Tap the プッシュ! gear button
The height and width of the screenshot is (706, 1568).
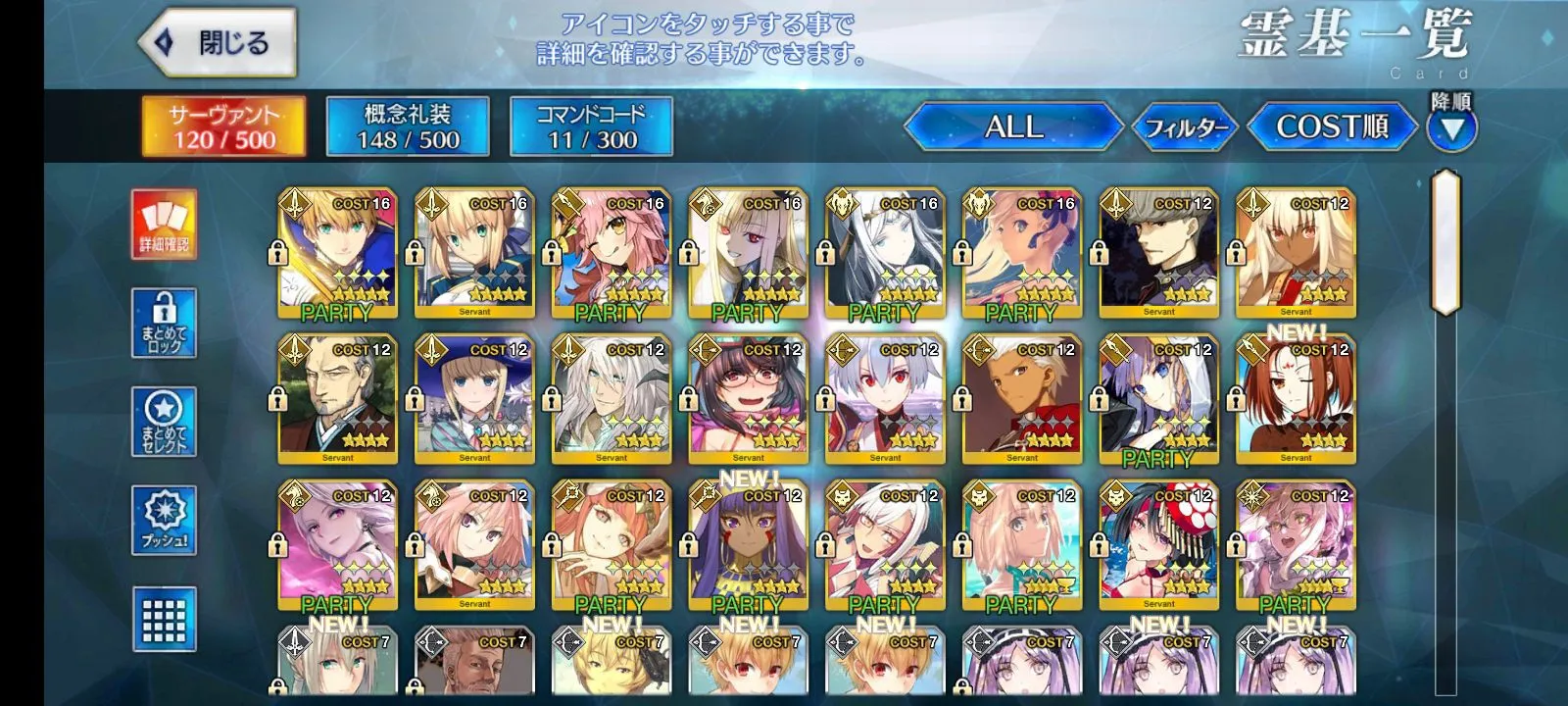pos(164,520)
